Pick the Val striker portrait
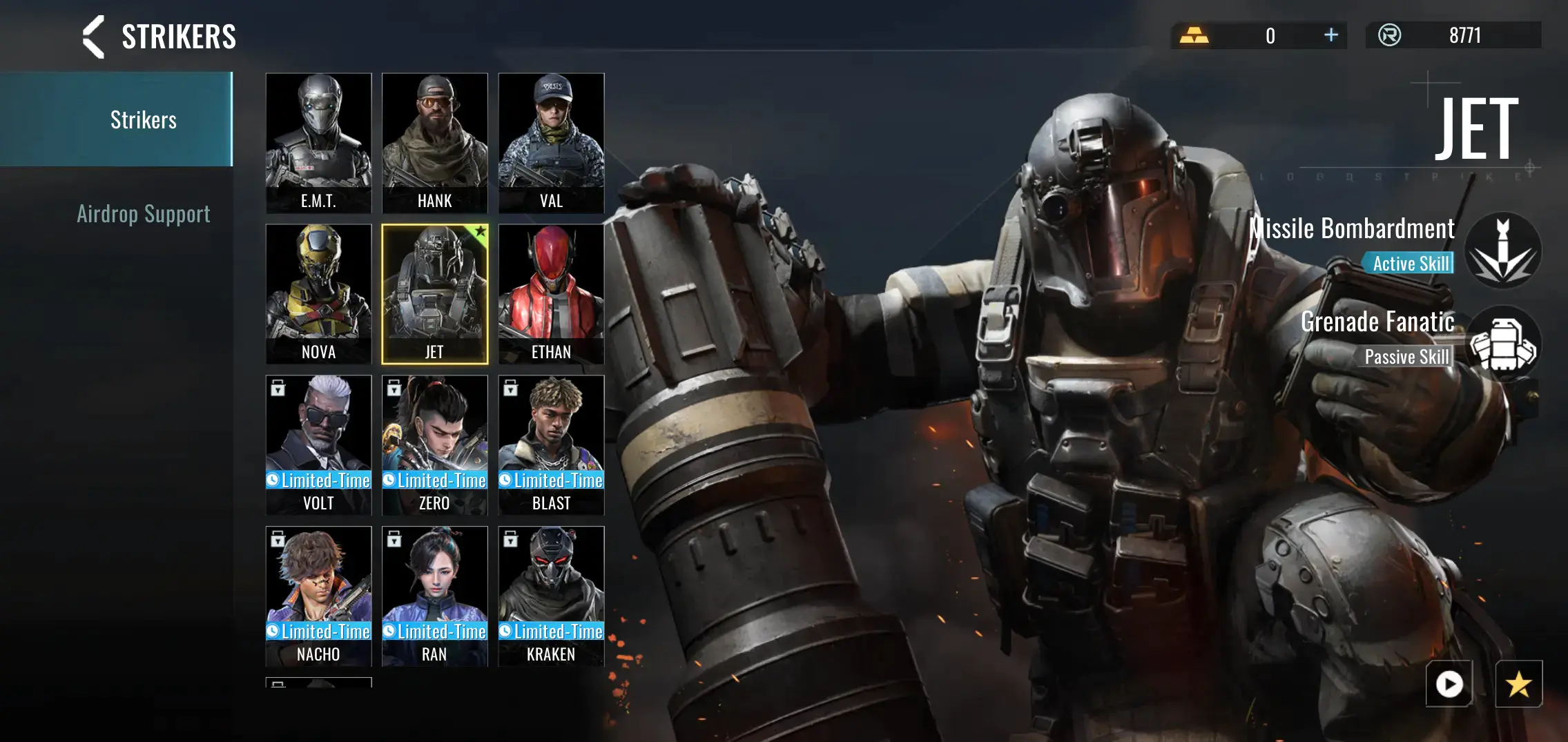The height and width of the screenshot is (742, 1568). coord(551,143)
